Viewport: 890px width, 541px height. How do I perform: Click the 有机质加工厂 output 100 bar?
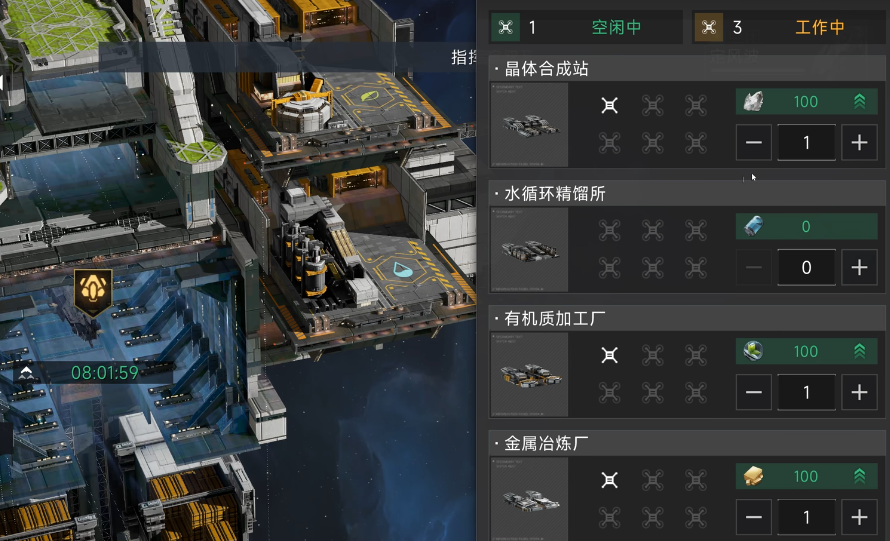(805, 351)
